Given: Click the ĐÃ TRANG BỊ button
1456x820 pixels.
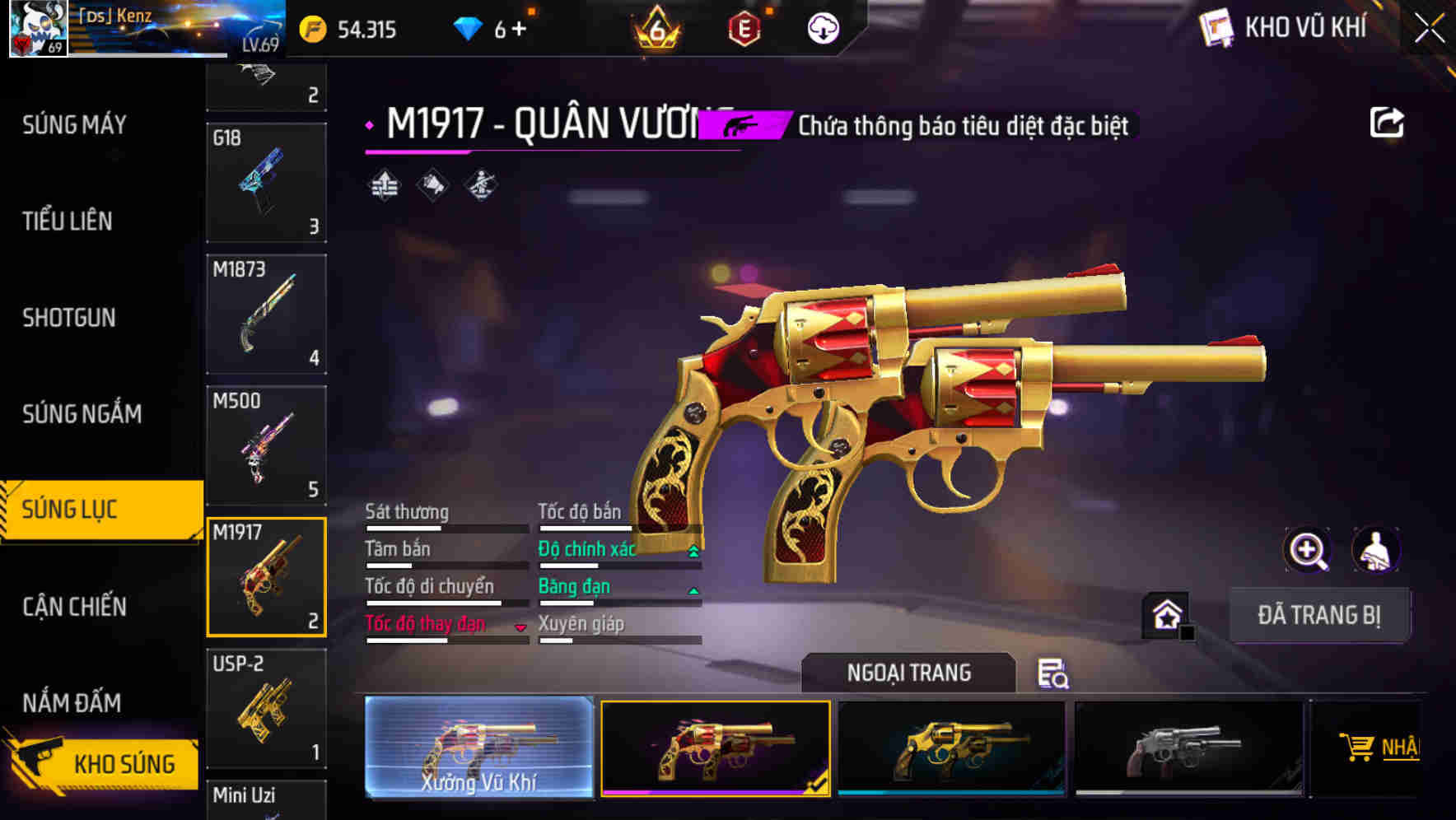Looking at the screenshot, I should [1319, 615].
